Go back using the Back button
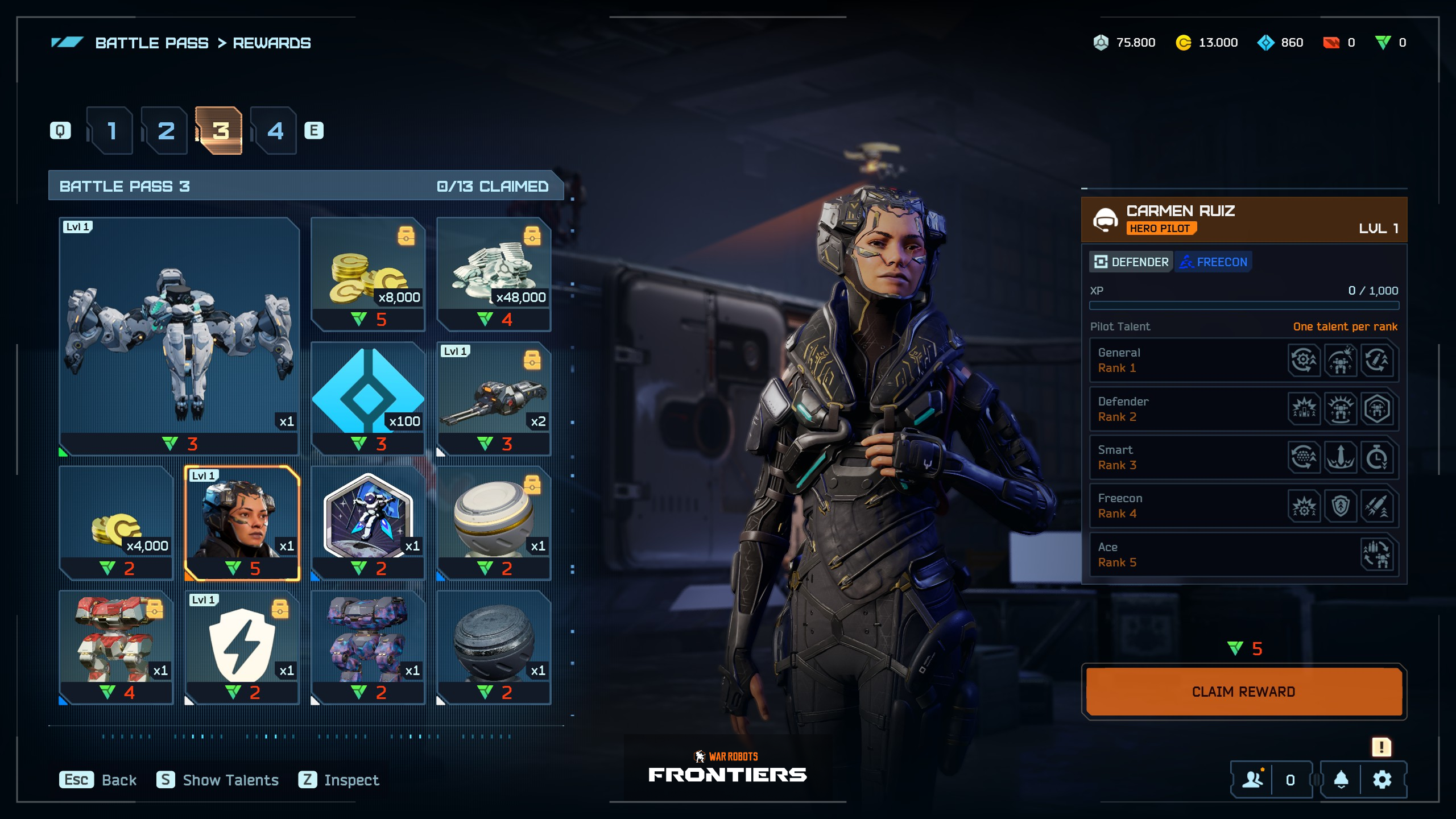The image size is (1456, 819). [x=98, y=780]
